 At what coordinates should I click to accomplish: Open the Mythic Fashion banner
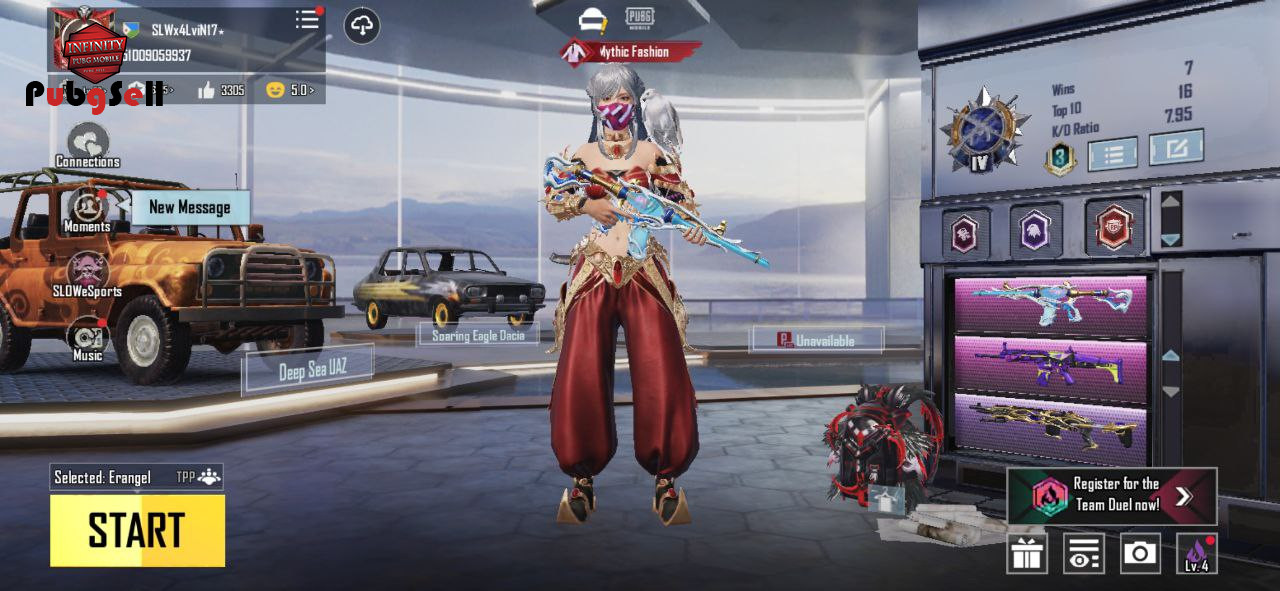(630, 52)
